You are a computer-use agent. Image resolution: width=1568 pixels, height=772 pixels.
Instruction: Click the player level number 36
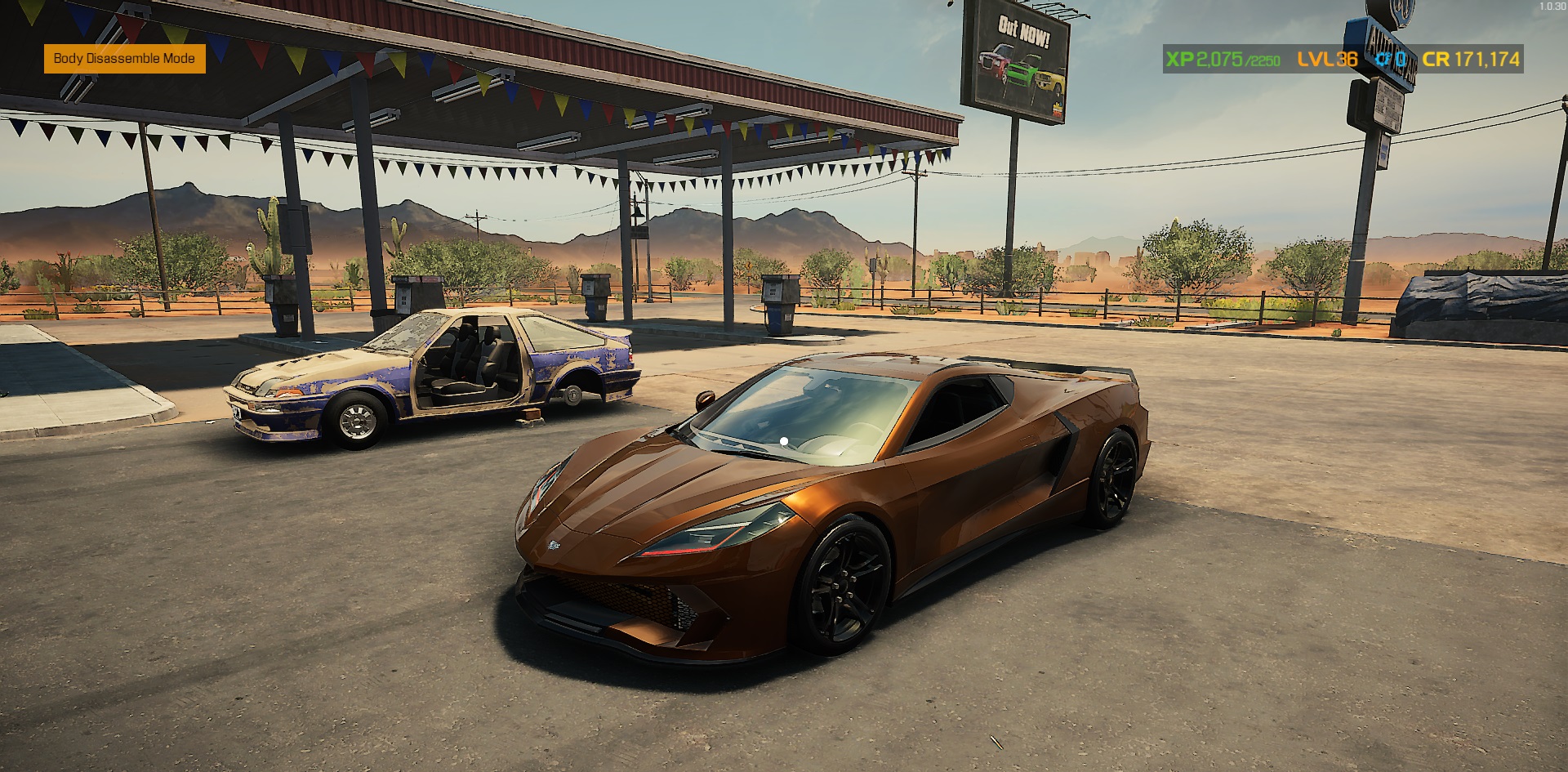point(1347,59)
